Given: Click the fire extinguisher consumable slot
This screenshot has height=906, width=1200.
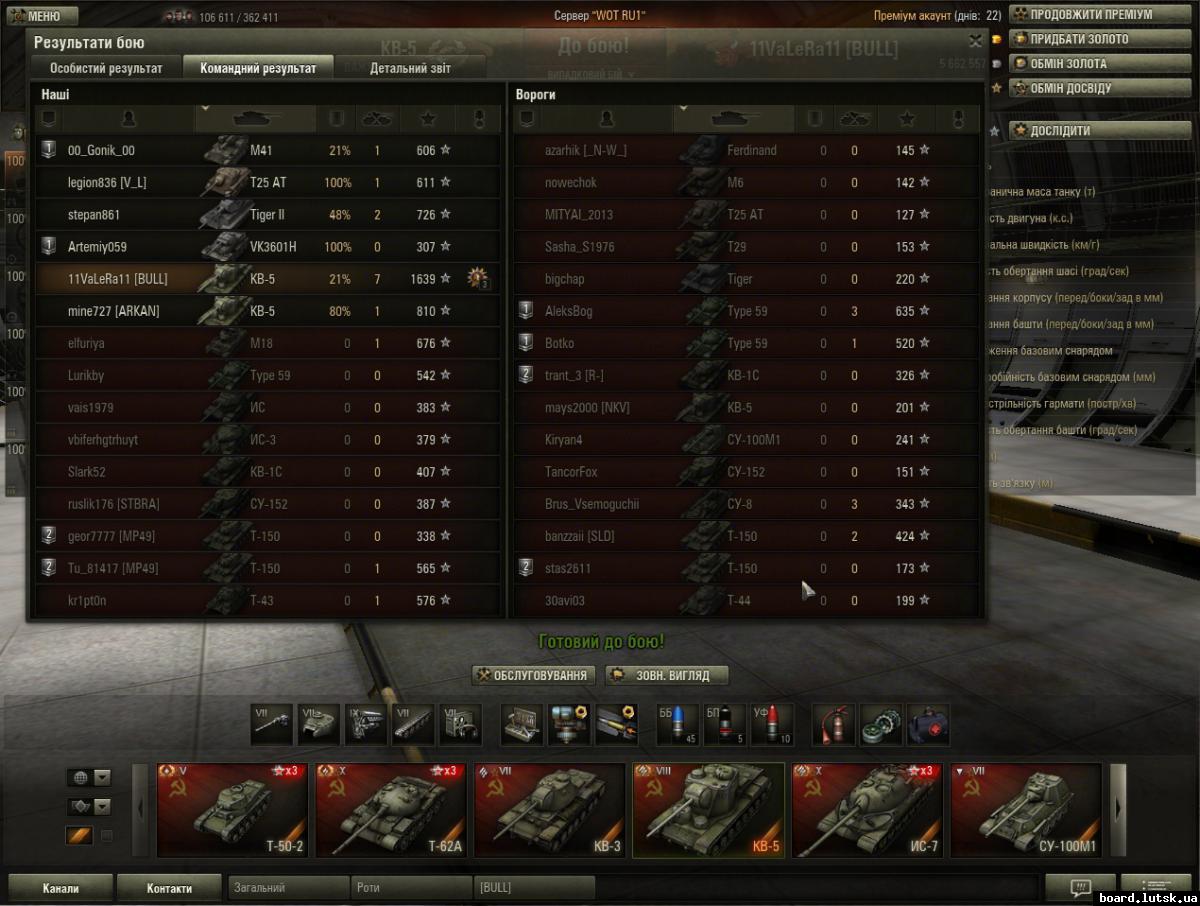Looking at the screenshot, I should tap(832, 724).
